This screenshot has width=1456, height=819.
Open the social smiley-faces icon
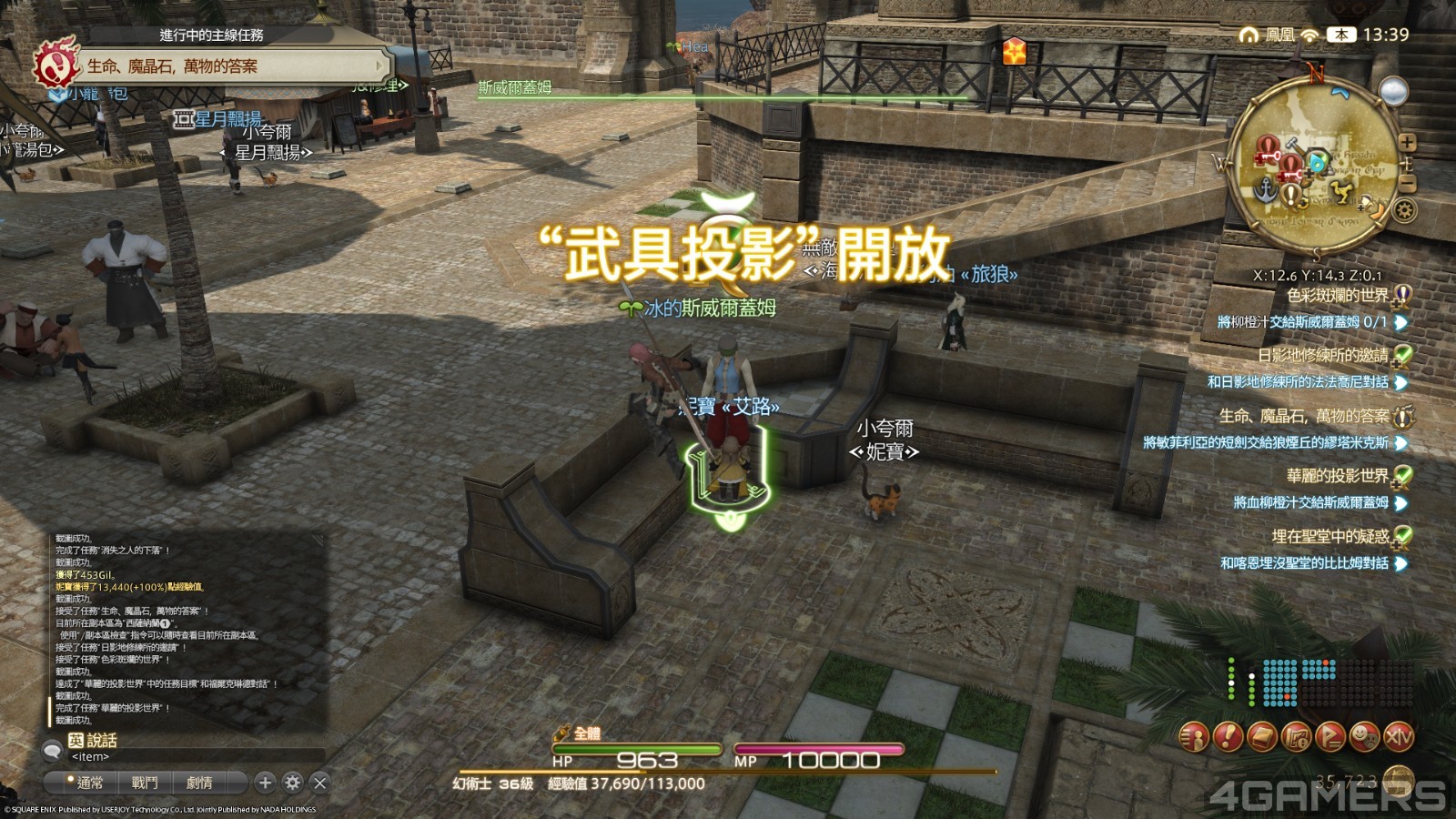[x=1364, y=736]
